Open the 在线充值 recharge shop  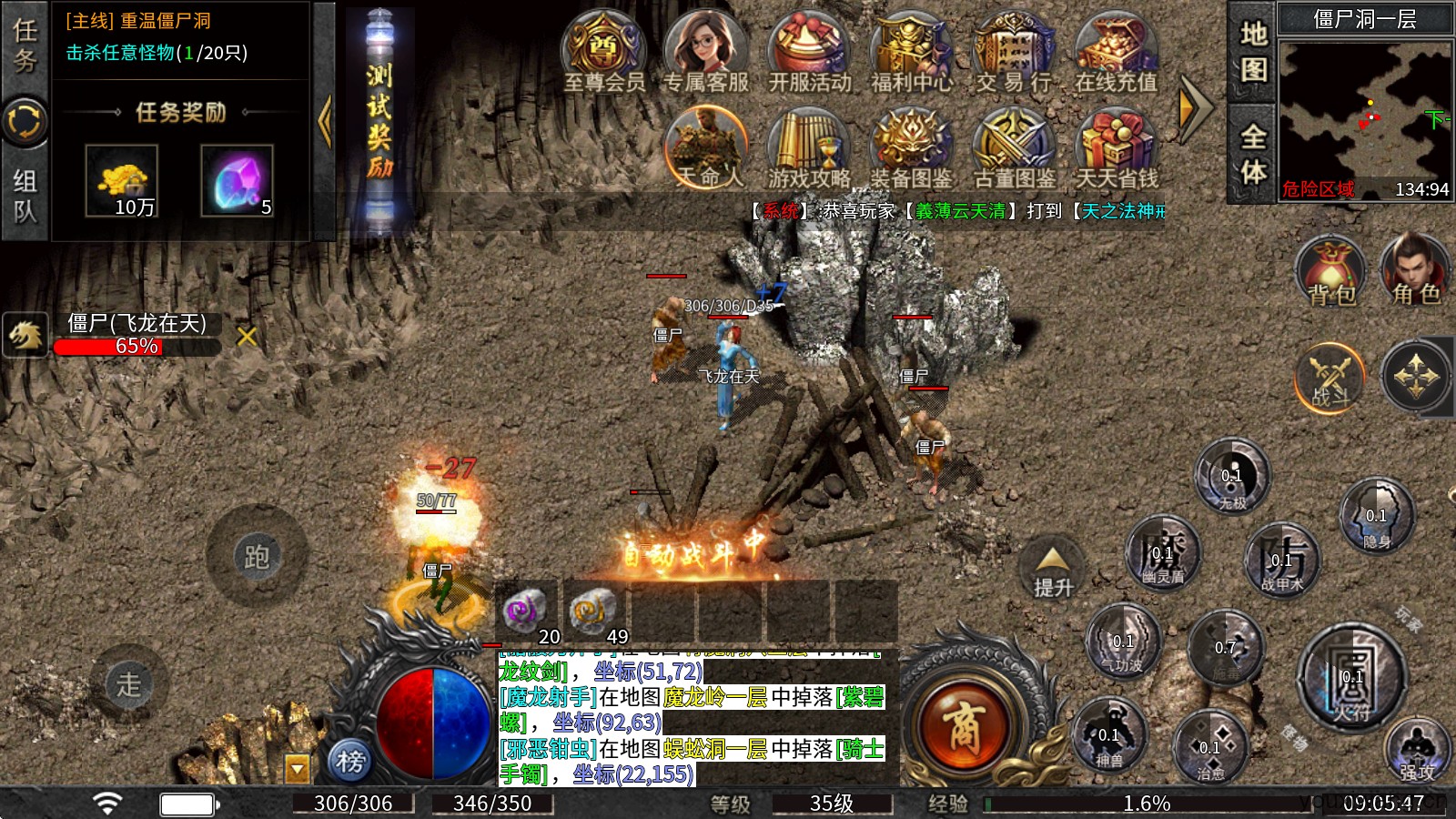click(1116, 51)
